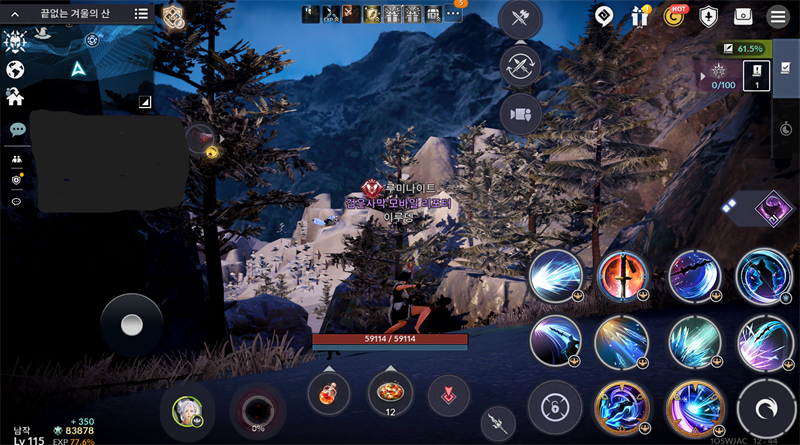Expand the three-dots buff overflow button
This screenshot has width=800, height=445.
point(453,14)
